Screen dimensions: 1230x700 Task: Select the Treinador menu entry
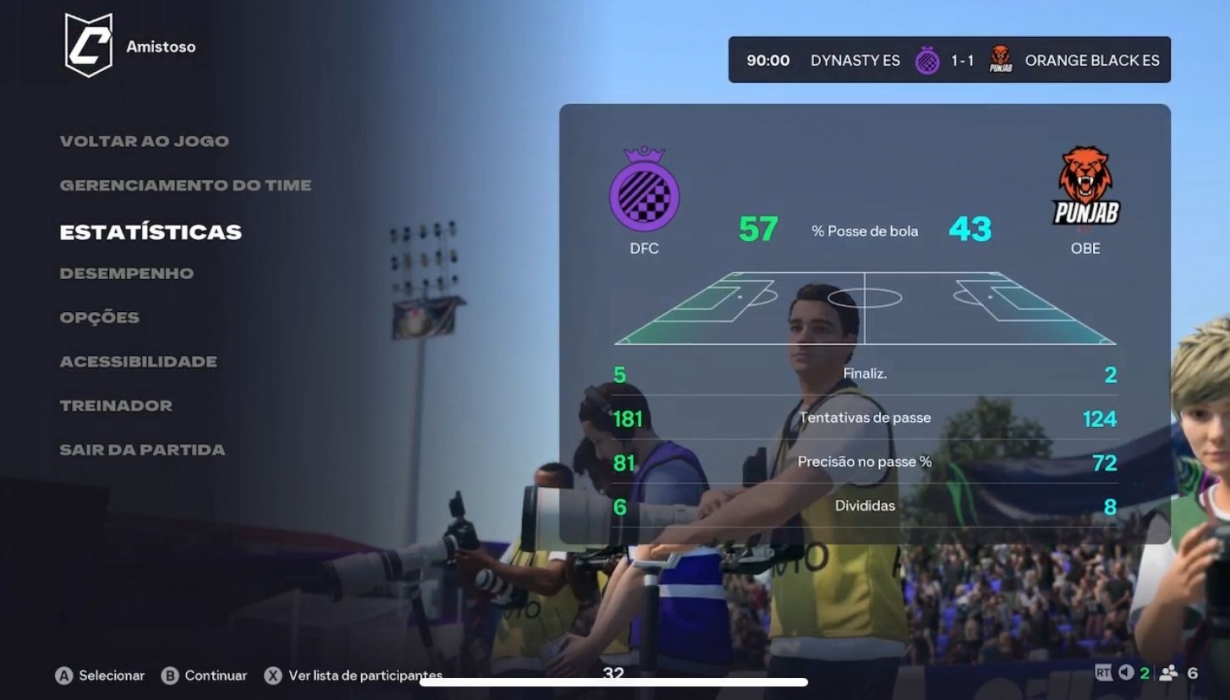[116, 405]
